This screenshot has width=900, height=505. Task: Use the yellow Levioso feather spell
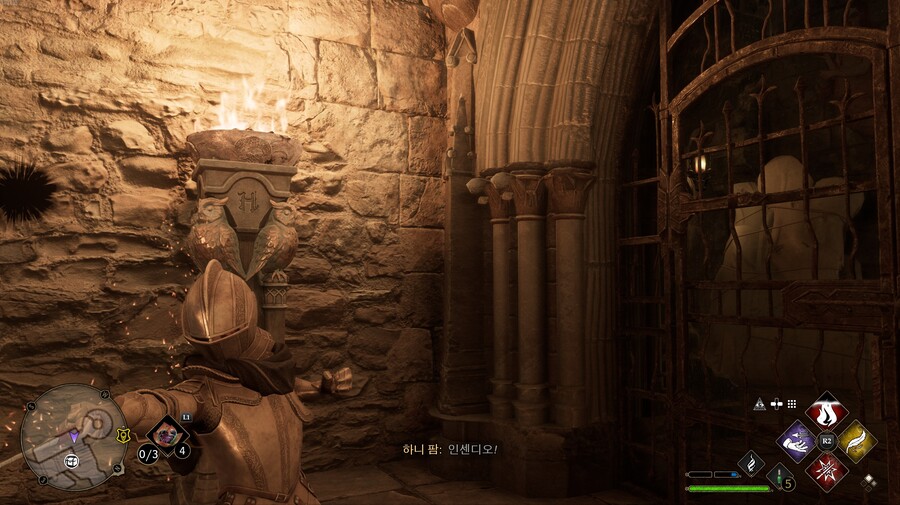tap(856, 440)
